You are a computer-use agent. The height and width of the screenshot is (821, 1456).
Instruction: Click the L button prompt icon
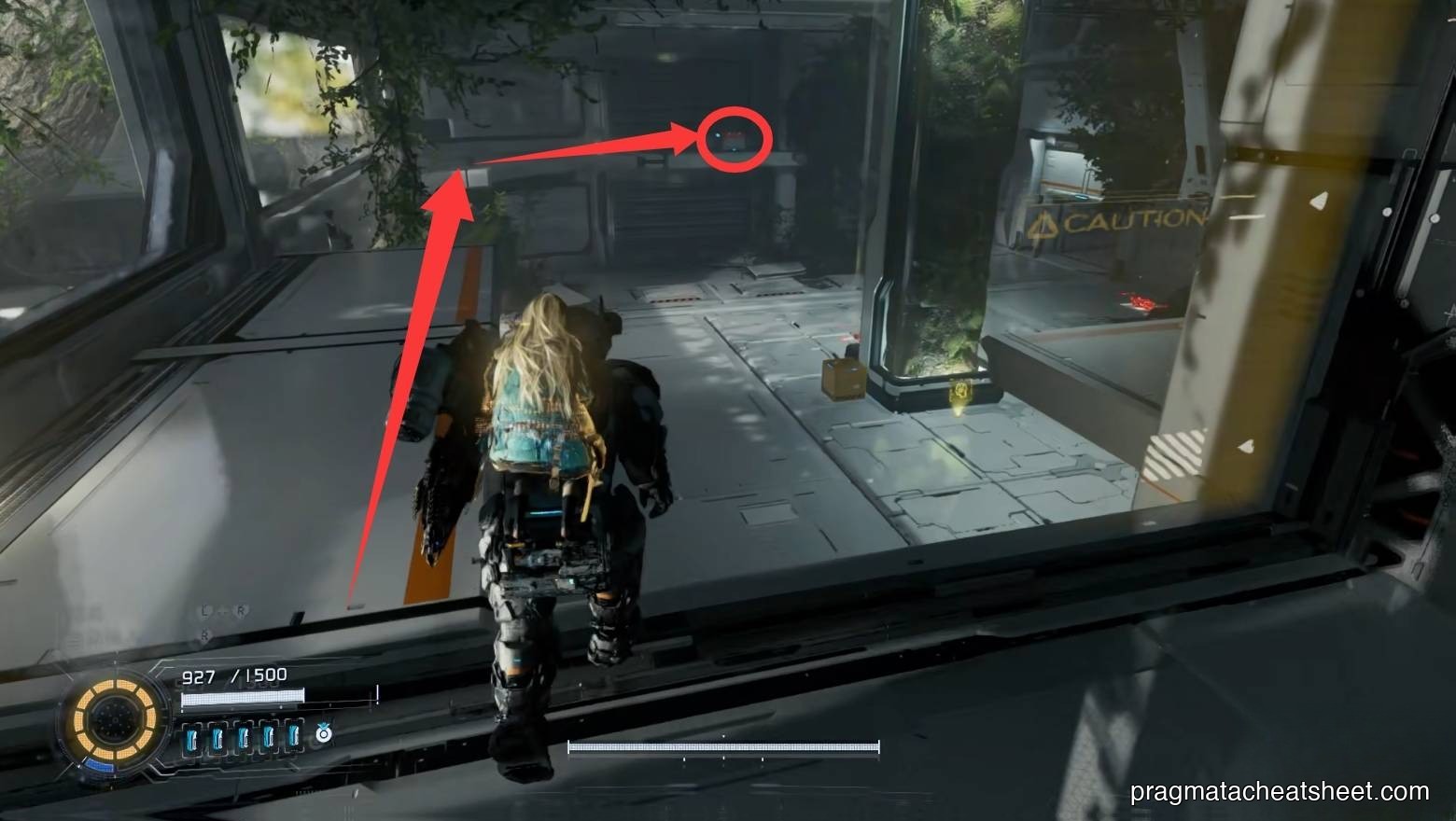204,609
